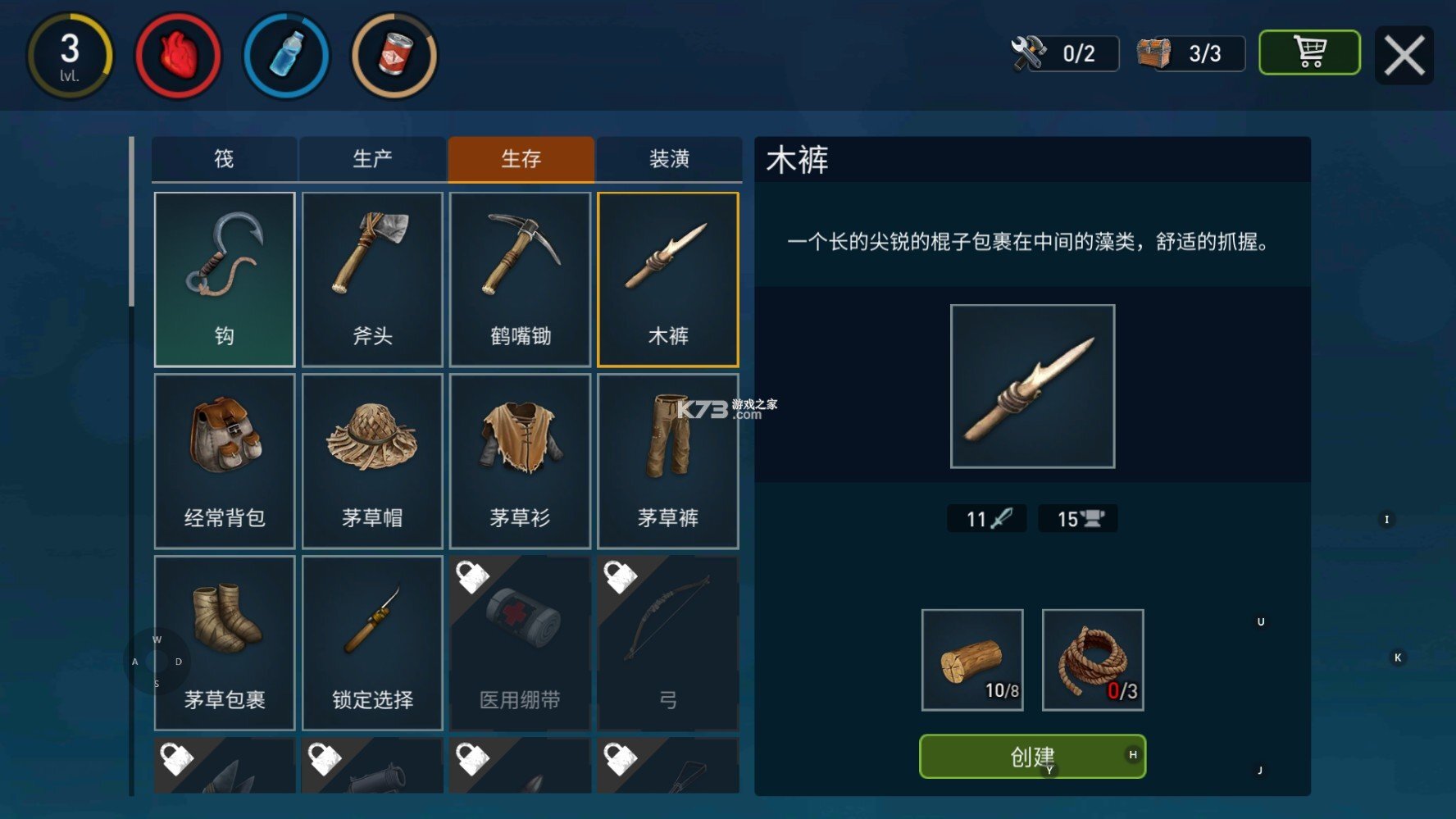Tap the 锁定选择 lock selection tool
The image size is (1456, 819).
pyautogui.click(x=372, y=638)
